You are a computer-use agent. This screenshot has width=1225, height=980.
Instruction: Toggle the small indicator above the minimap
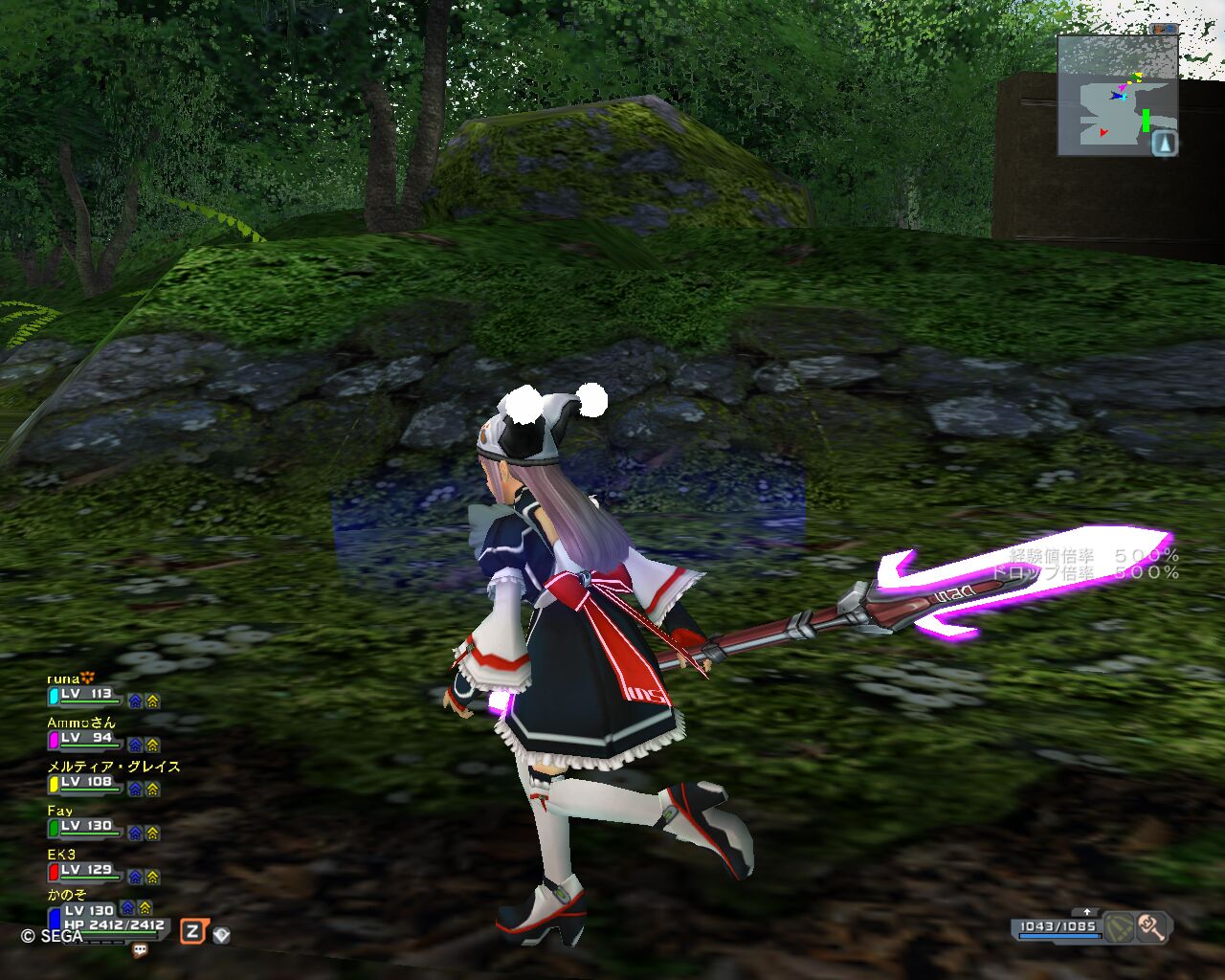coord(1164,30)
